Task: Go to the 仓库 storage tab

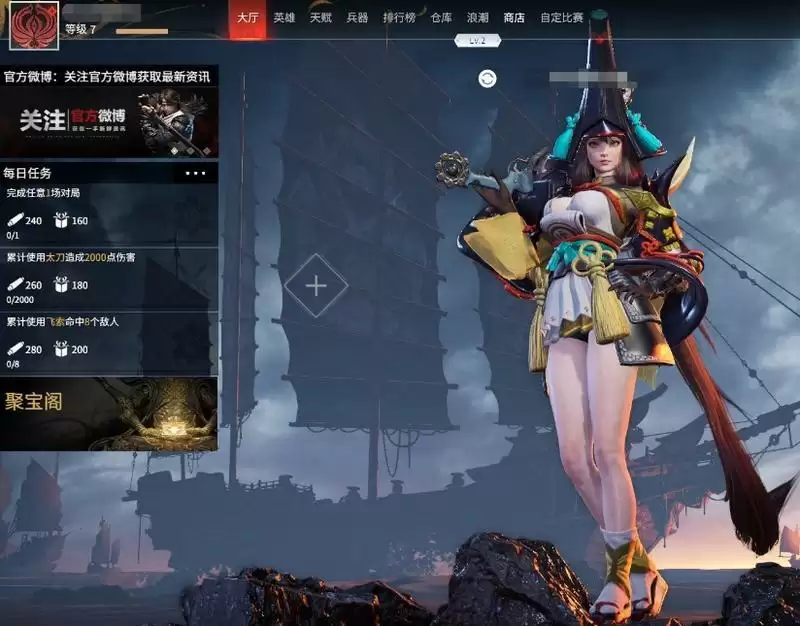Action: click(x=441, y=18)
